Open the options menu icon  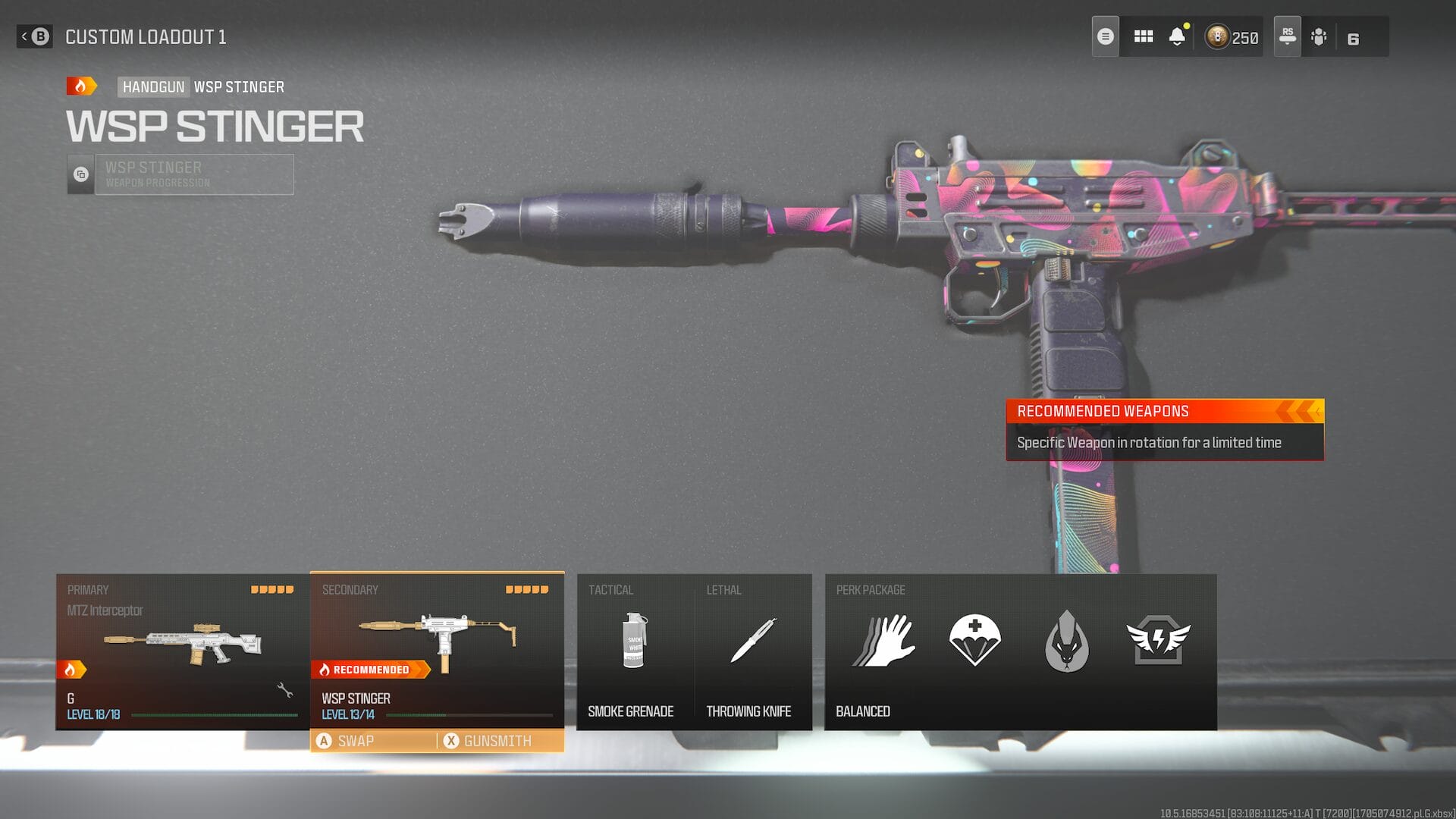click(1105, 36)
